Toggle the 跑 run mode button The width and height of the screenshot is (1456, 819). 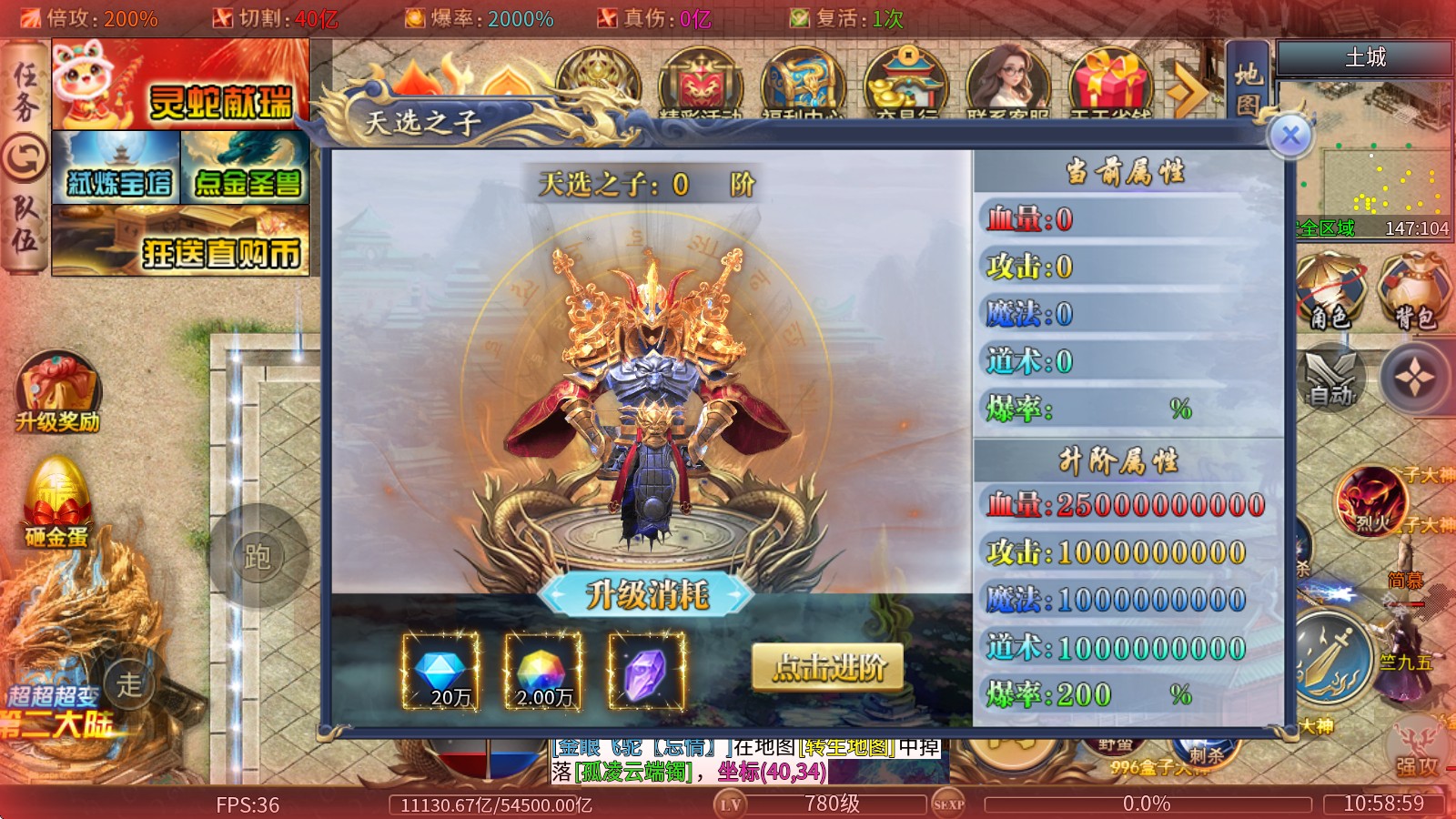pos(258,556)
